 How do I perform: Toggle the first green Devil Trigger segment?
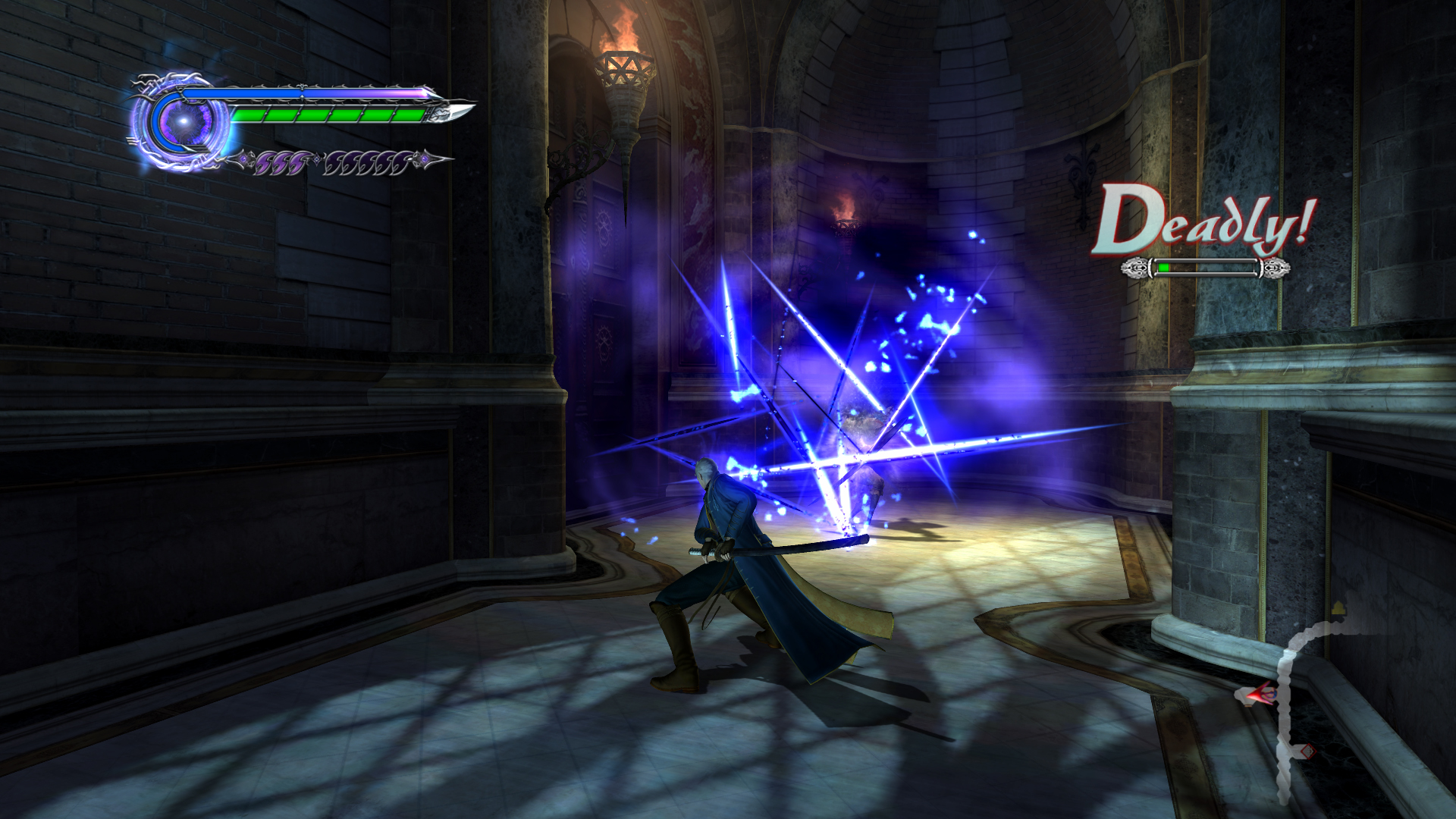click(248, 114)
